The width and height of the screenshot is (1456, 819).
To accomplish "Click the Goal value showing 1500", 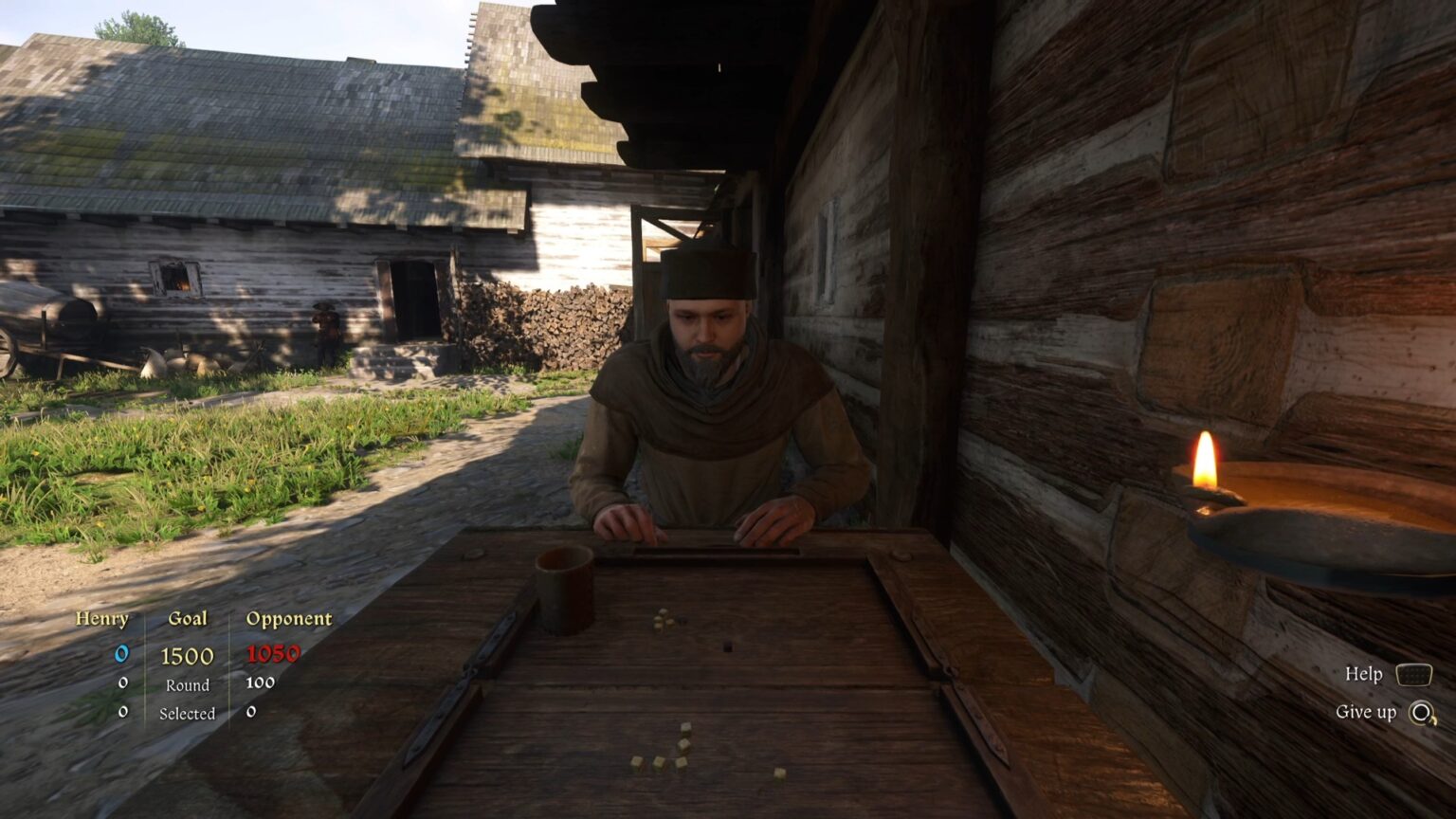I will click(x=188, y=653).
